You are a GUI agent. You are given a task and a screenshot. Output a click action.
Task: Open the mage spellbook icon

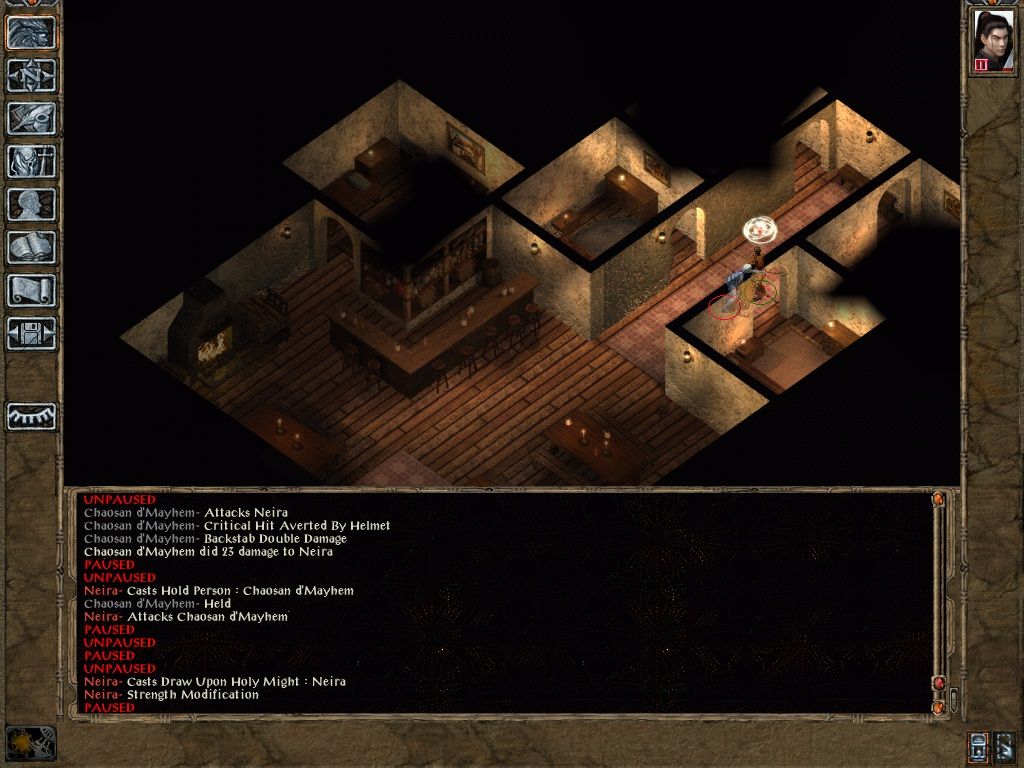[x=32, y=247]
